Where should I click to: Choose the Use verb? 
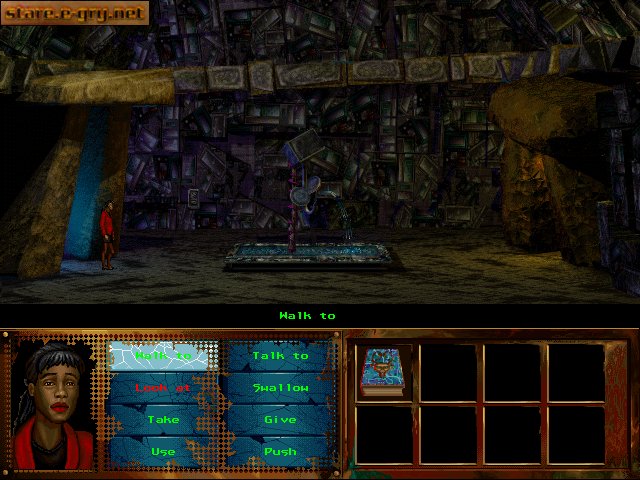(x=163, y=452)
